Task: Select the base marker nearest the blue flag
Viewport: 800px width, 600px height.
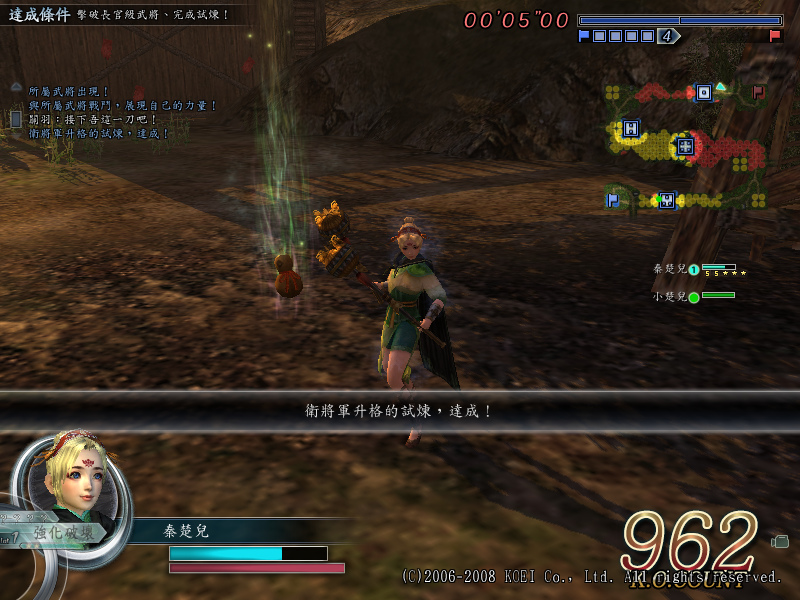Action: (667, 200)
